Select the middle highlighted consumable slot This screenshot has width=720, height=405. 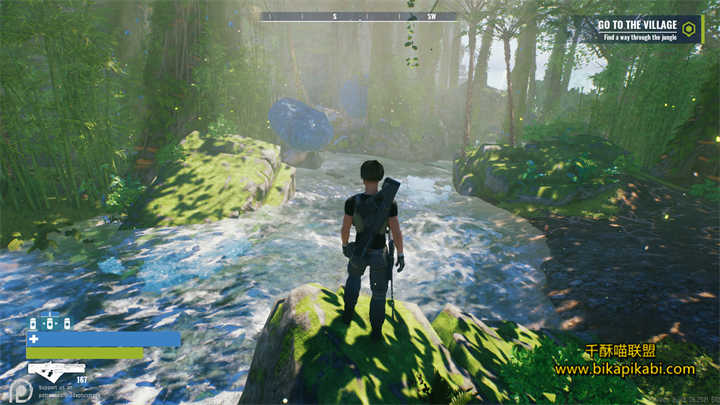50,324
